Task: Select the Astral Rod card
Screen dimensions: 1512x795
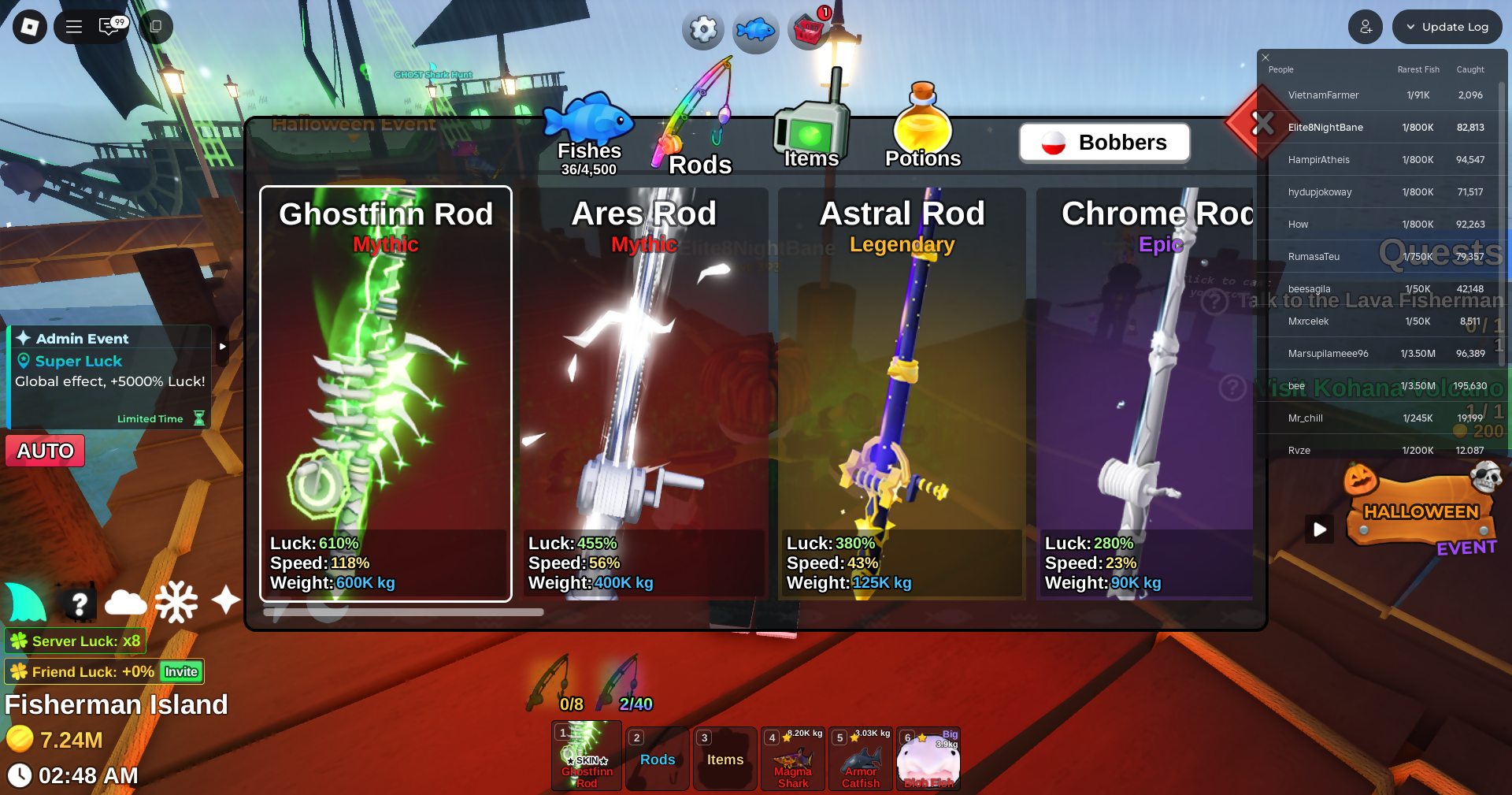Action: [902, 394]
